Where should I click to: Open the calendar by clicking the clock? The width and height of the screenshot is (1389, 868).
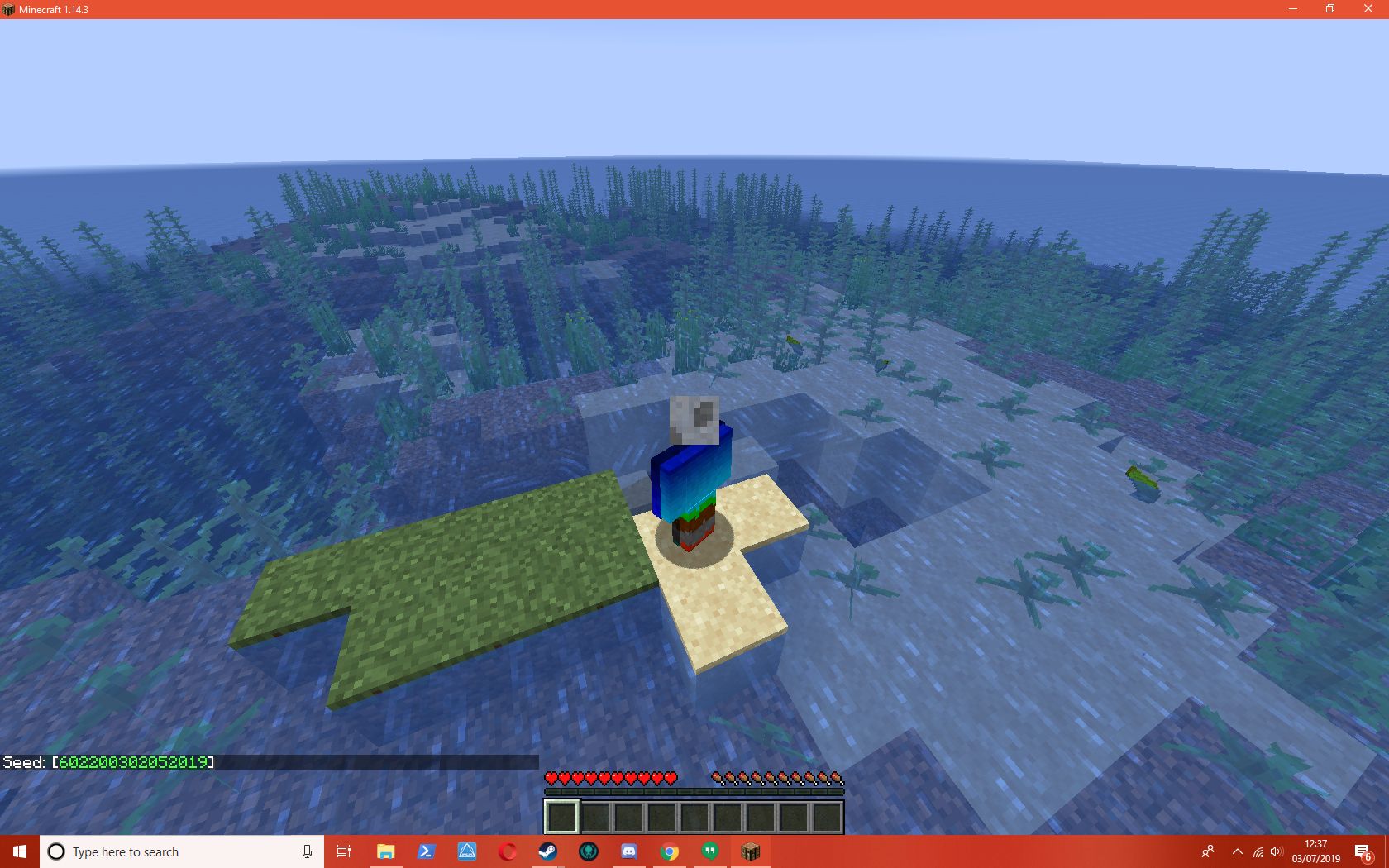tap(1314, 851)
